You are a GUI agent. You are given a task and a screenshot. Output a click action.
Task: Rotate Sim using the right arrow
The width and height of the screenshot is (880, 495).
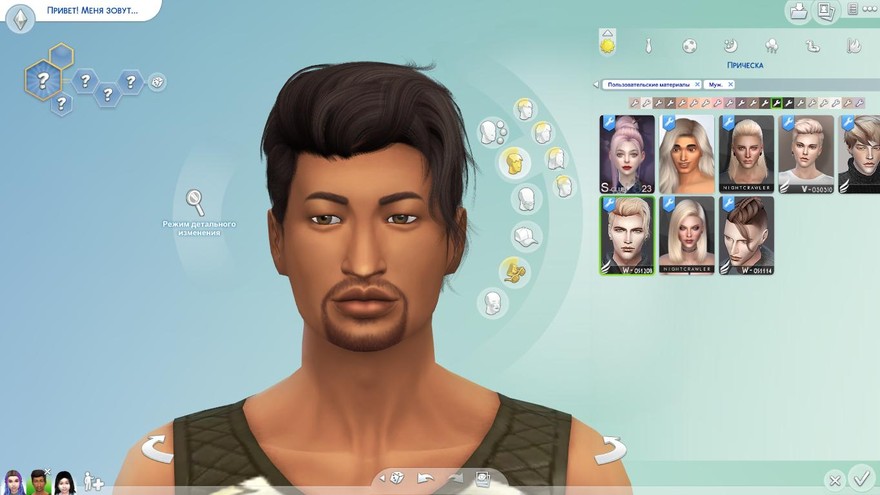[609, 449]
